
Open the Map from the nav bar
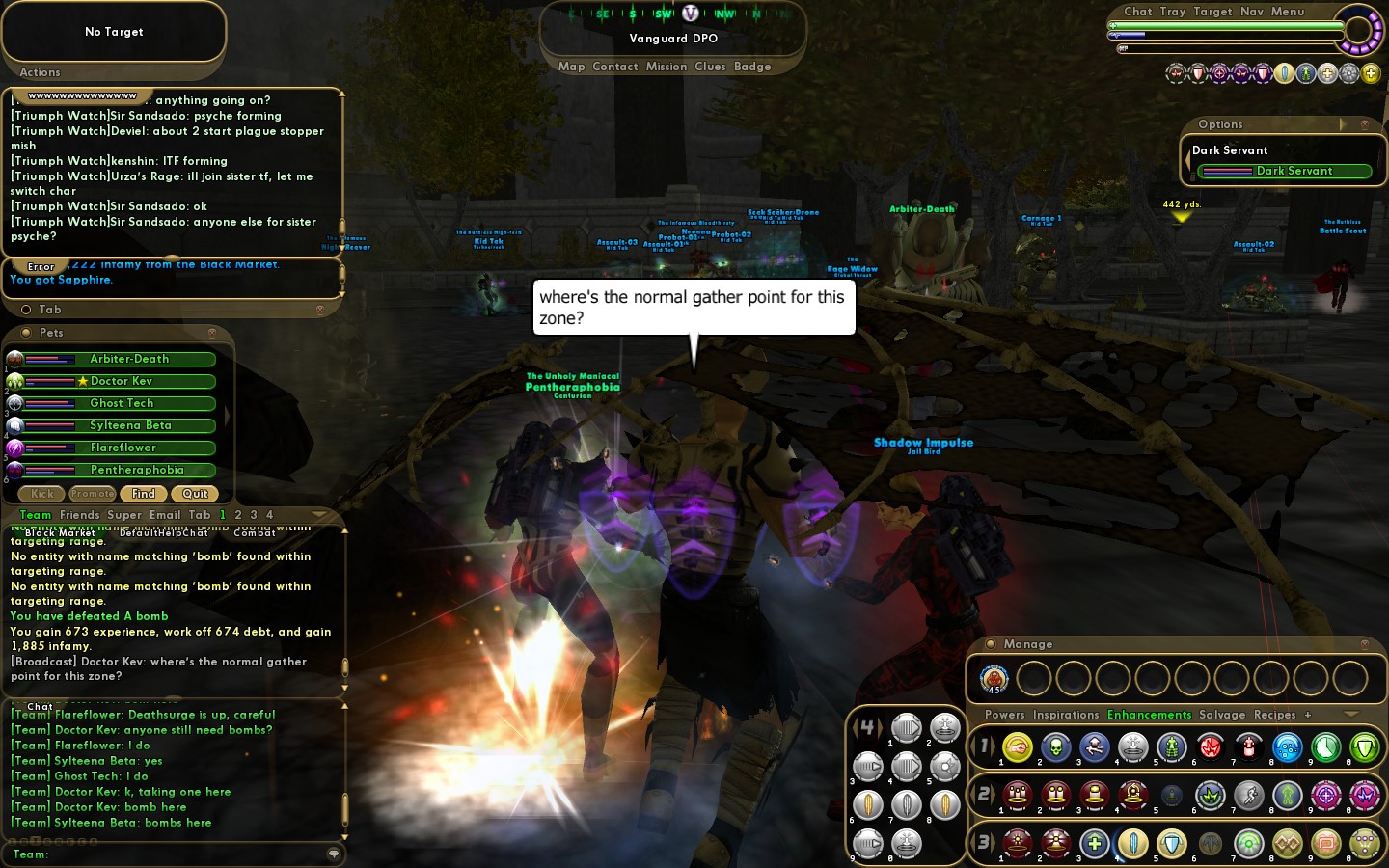(x=571, y=67)
